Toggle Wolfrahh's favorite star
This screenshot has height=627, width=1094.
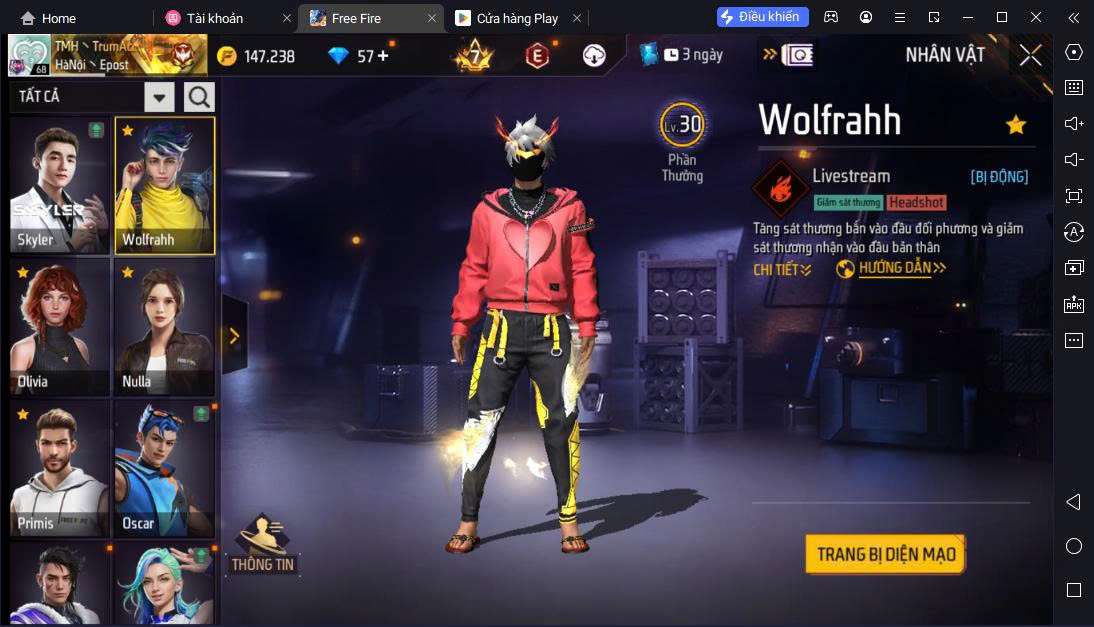pos(1015,125)
